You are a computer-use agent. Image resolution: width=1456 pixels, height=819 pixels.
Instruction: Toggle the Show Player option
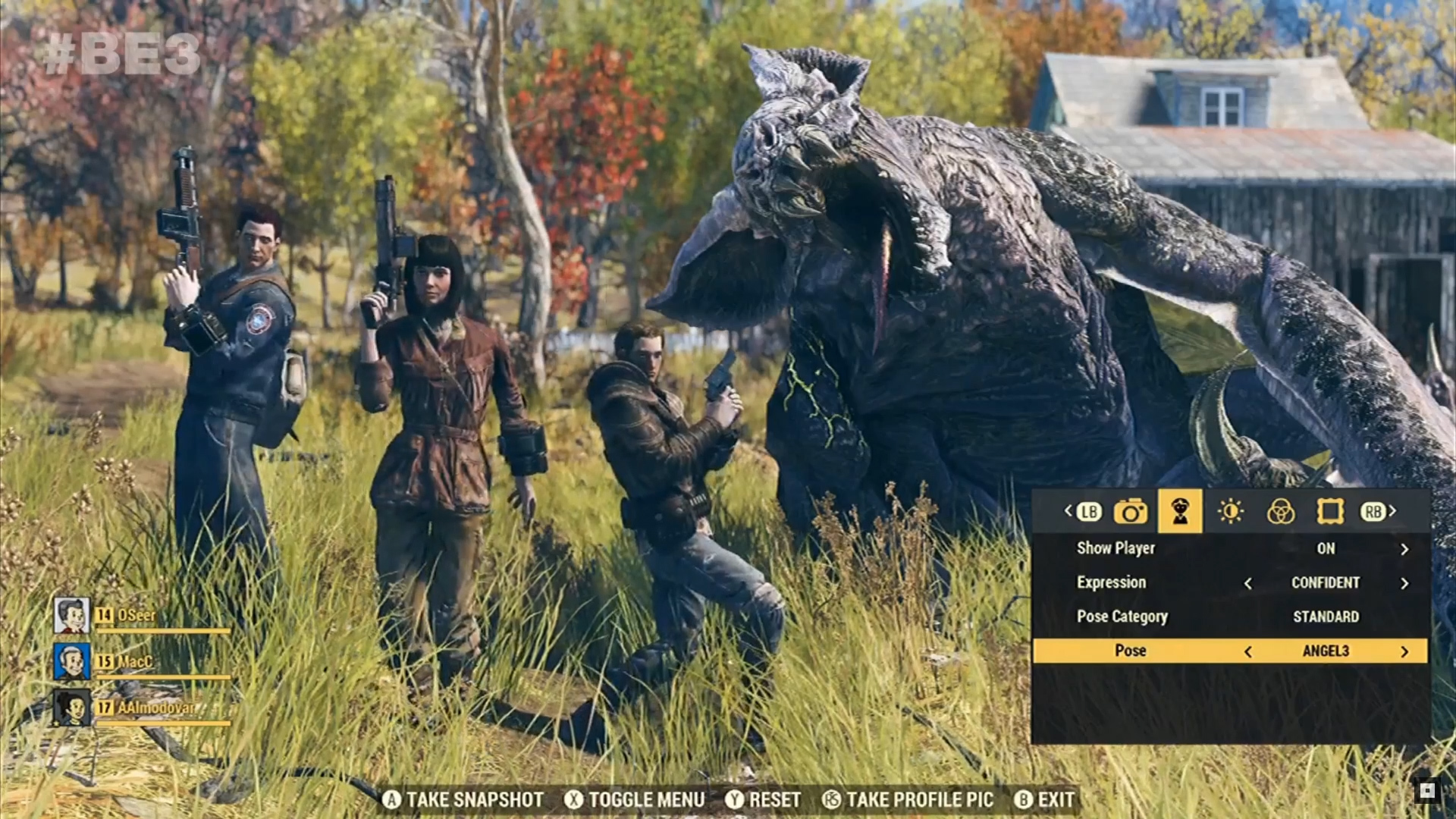coord(1404,549)
